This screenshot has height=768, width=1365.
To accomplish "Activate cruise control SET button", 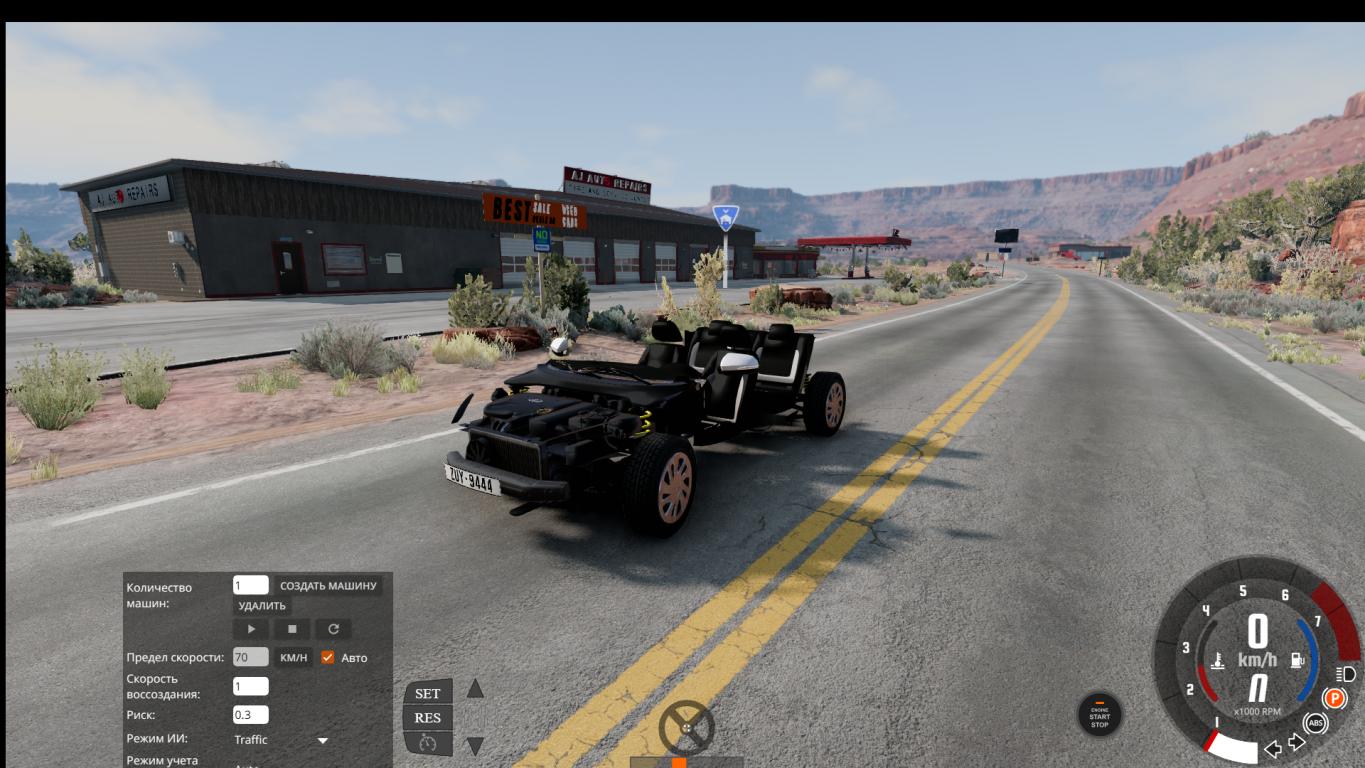I will click(428, 693).
